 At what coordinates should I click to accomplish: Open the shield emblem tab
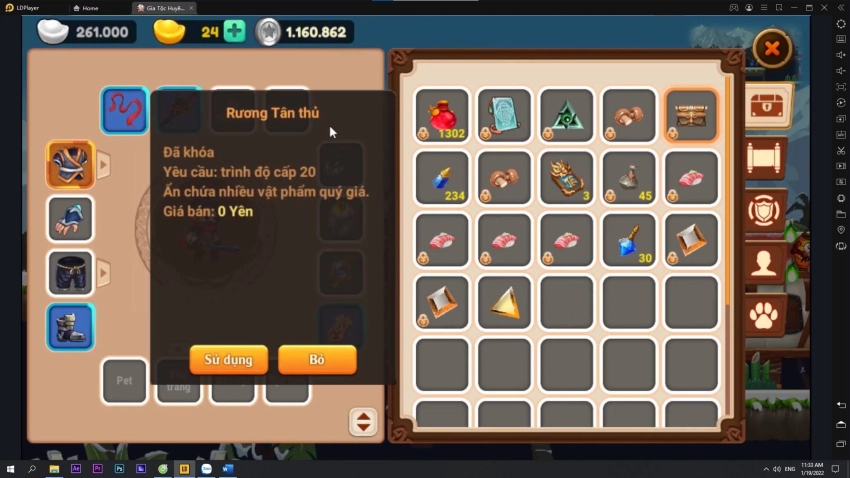click(768, 211)
